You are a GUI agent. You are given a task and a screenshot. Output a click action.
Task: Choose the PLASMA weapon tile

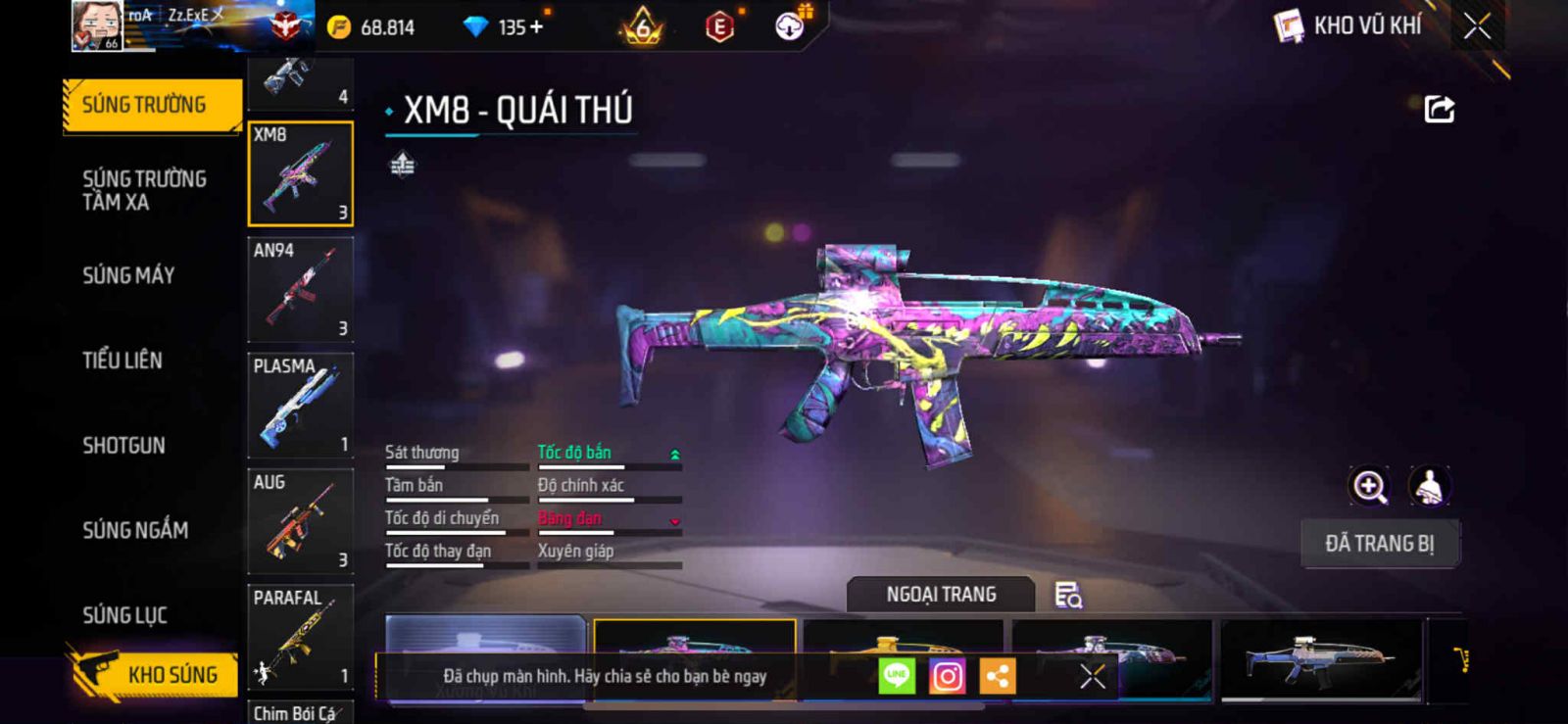(x=301, y=406)
